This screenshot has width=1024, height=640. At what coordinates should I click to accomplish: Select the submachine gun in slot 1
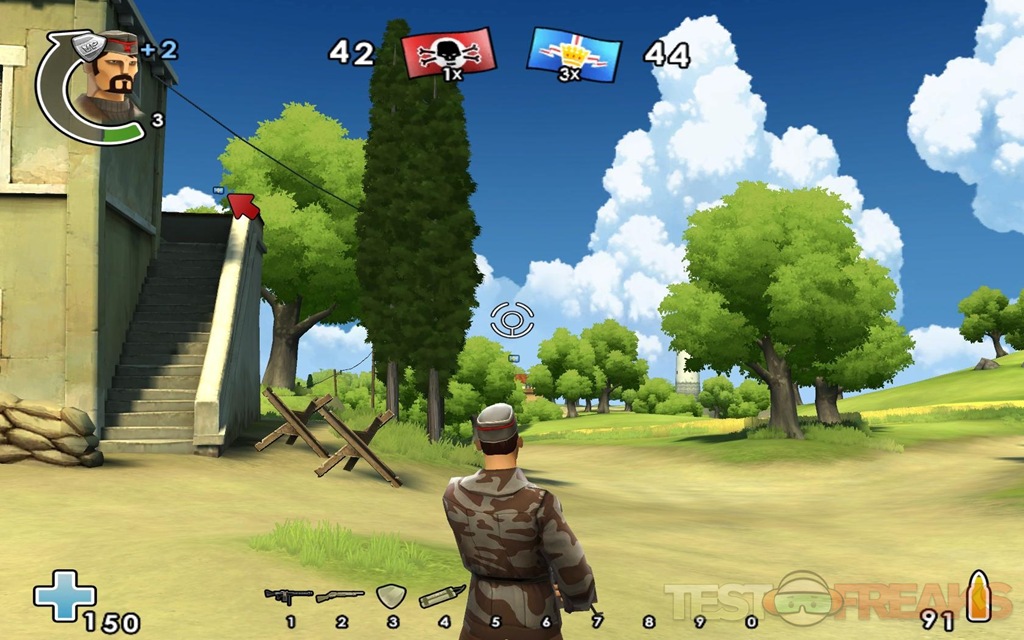tap(288, 597)
